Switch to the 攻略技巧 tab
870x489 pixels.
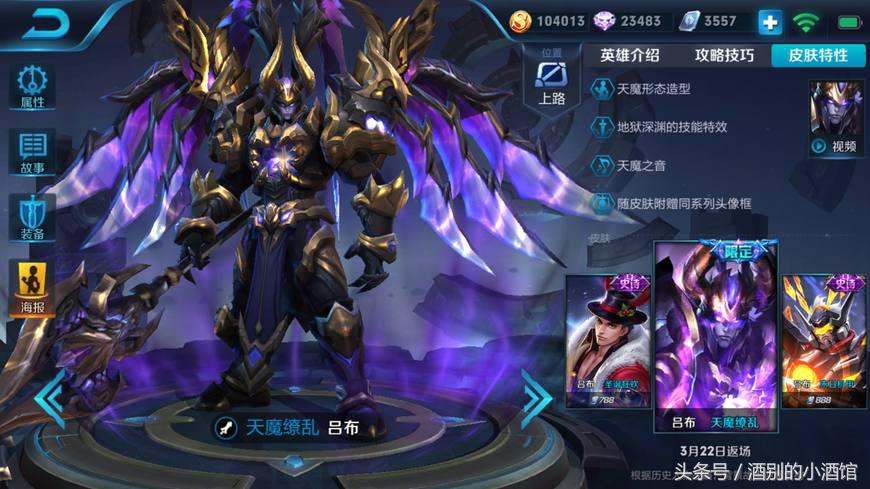(x=725, y=55)
